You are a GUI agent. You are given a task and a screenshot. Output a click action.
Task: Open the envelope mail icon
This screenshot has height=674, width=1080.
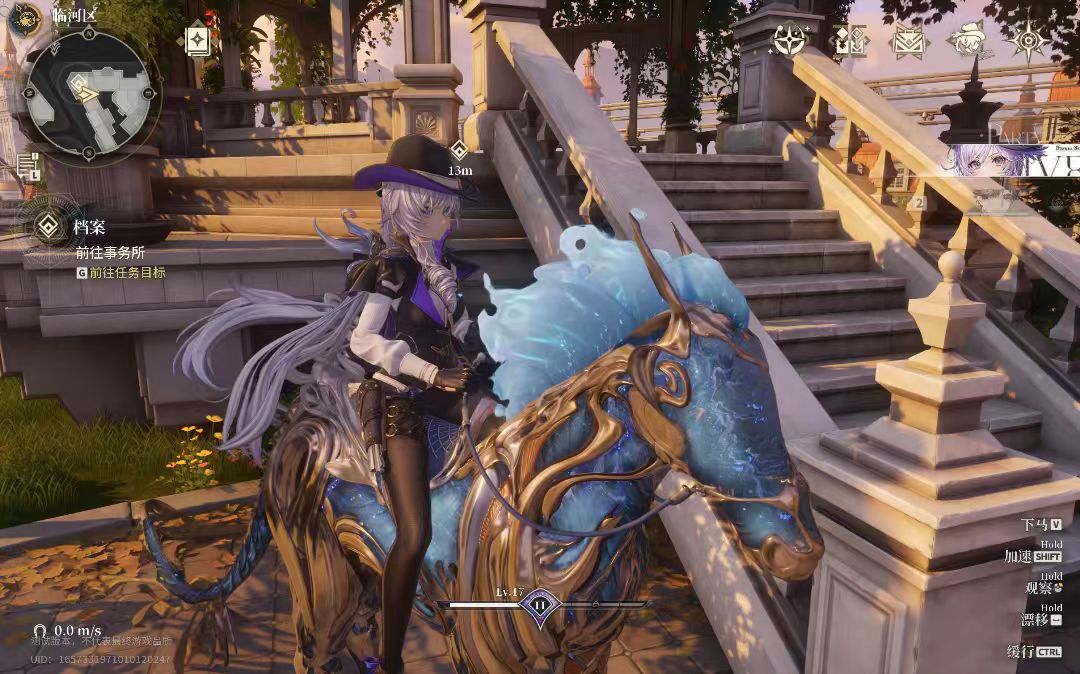point(909,41)
